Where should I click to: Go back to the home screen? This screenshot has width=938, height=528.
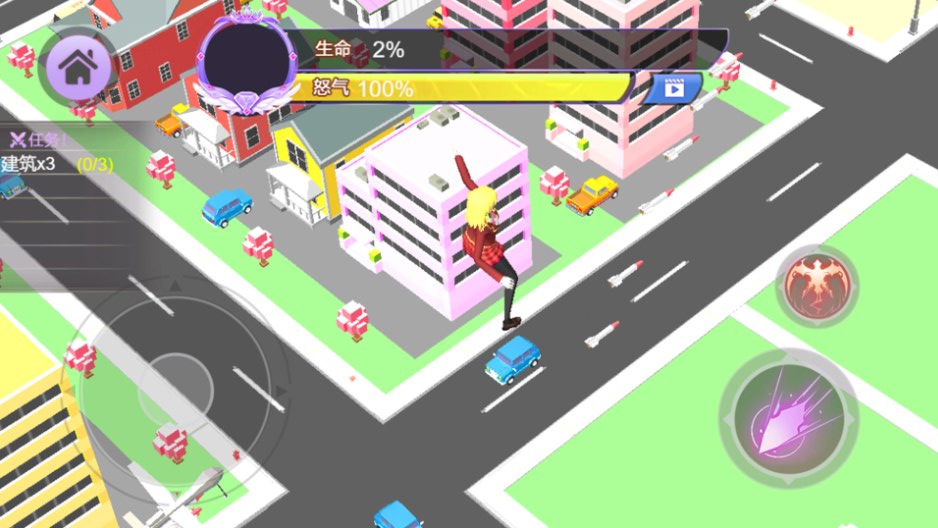[x=76, y=66]
